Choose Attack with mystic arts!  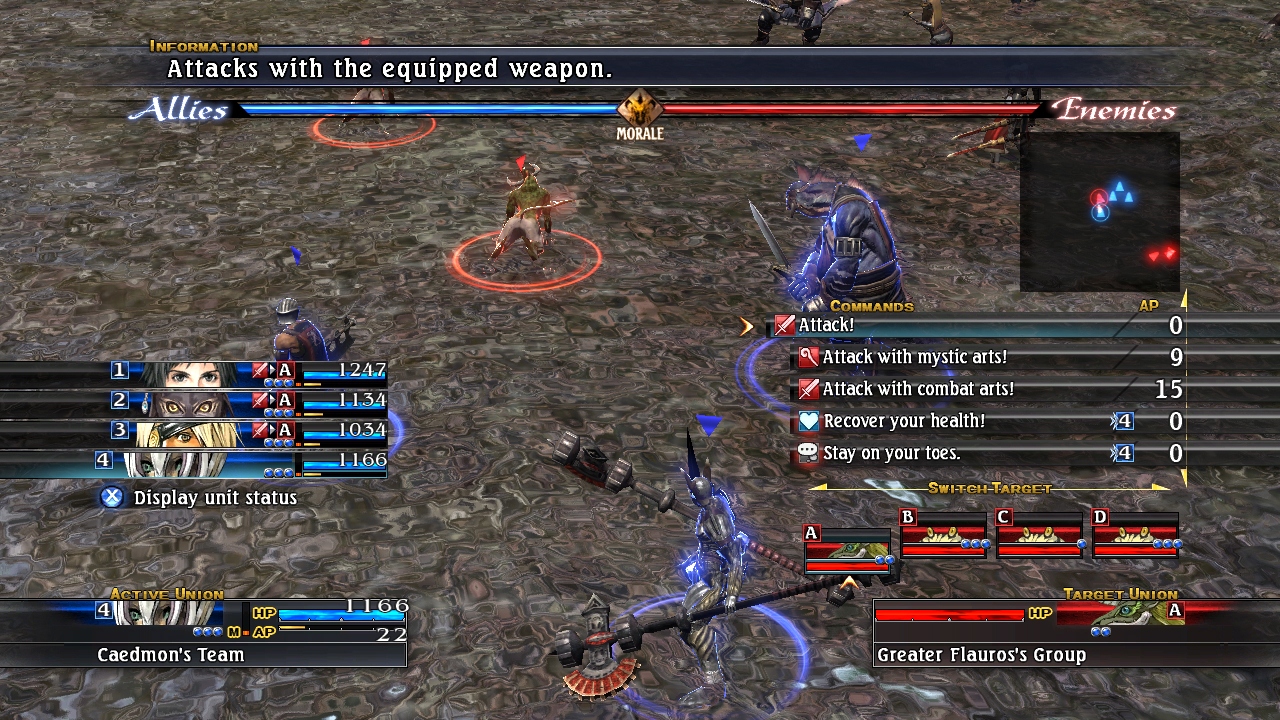[x=914, y=357]
